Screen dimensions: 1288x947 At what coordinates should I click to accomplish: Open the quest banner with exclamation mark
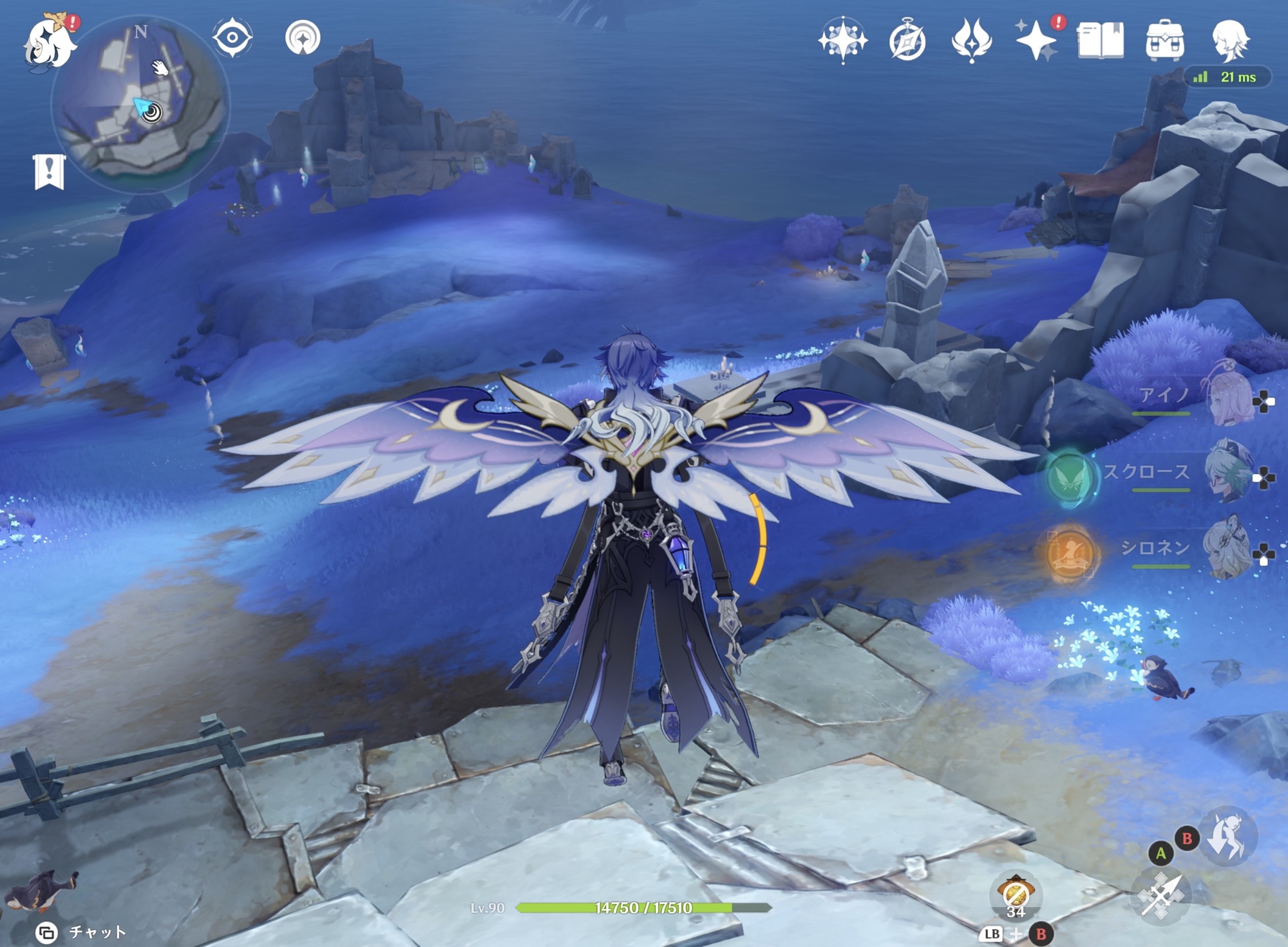[x=49, y=171]
